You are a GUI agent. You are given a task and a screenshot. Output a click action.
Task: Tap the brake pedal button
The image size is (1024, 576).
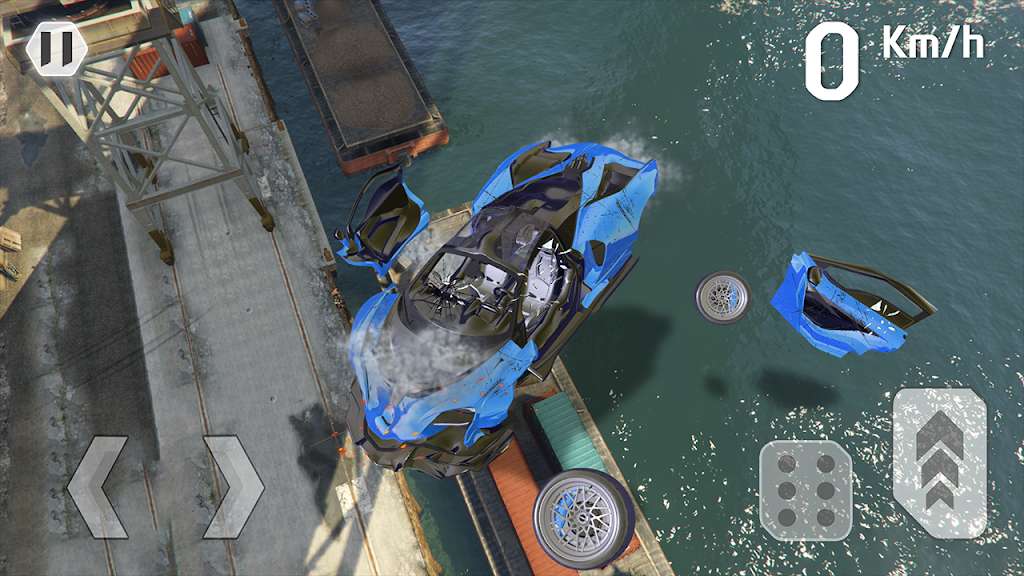(805, 491)
